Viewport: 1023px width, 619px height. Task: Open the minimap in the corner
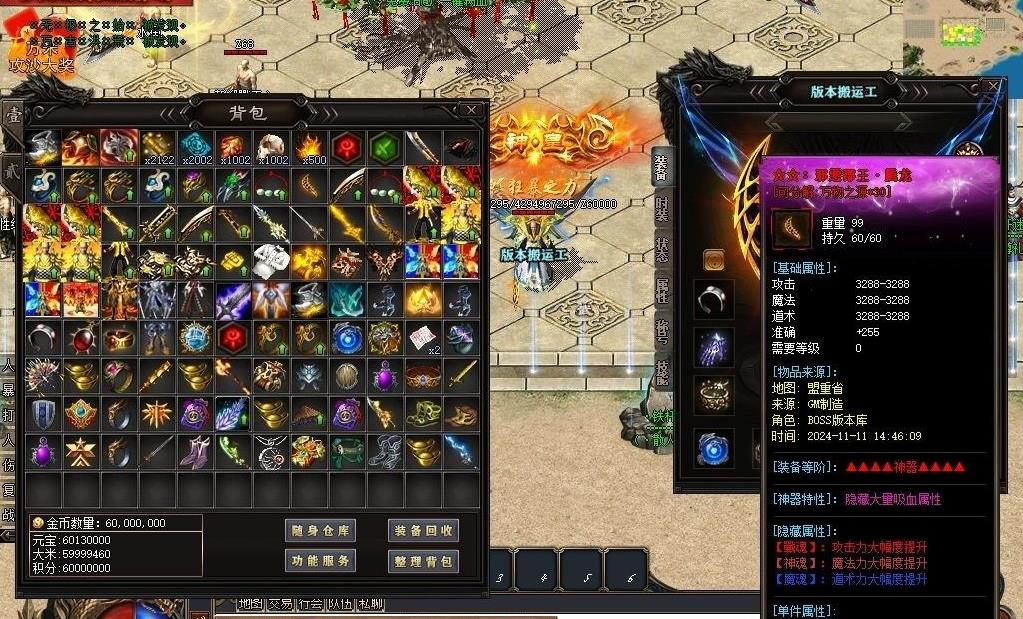point(961,28)
